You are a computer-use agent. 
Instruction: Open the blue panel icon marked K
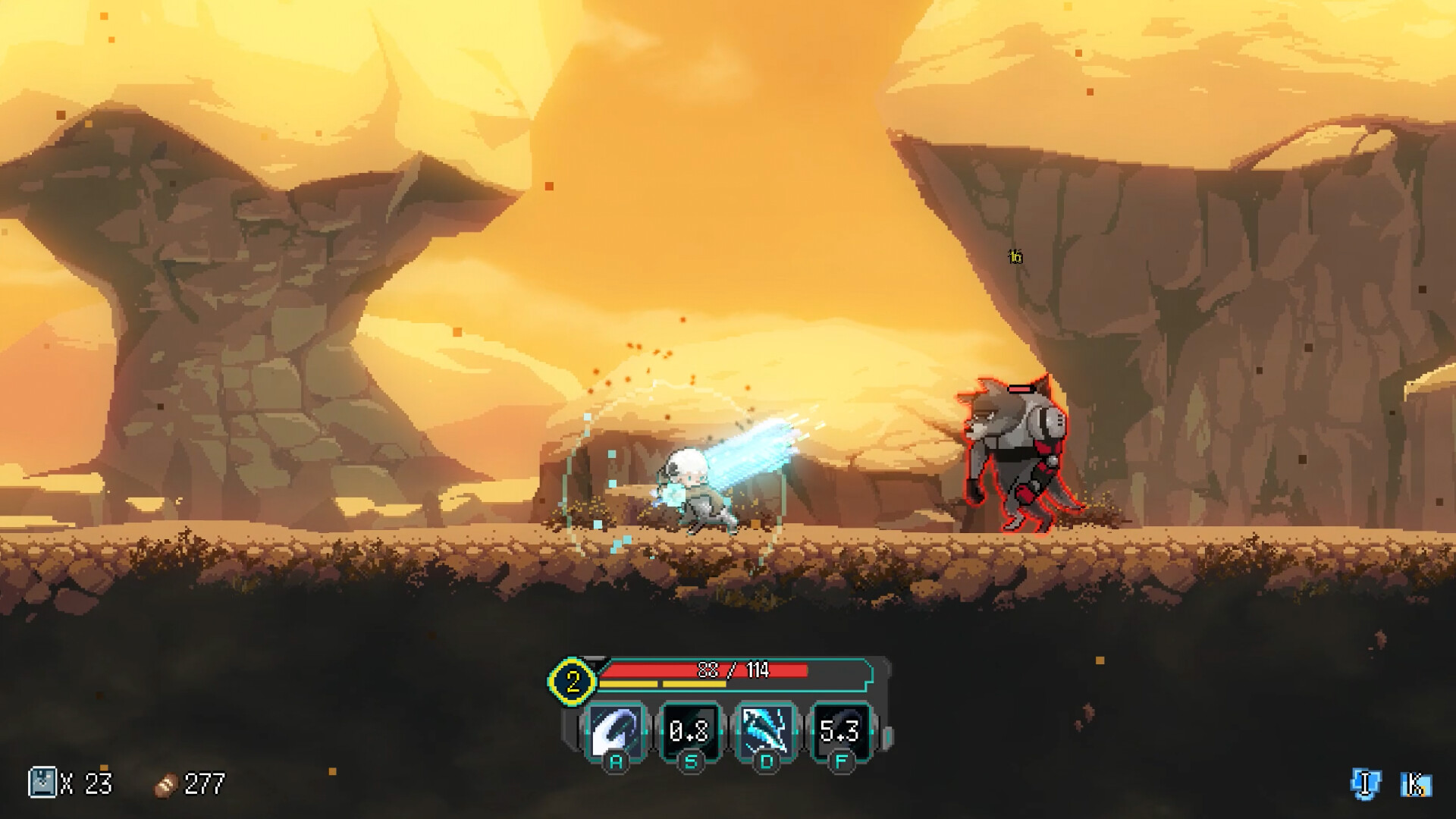1415,784
